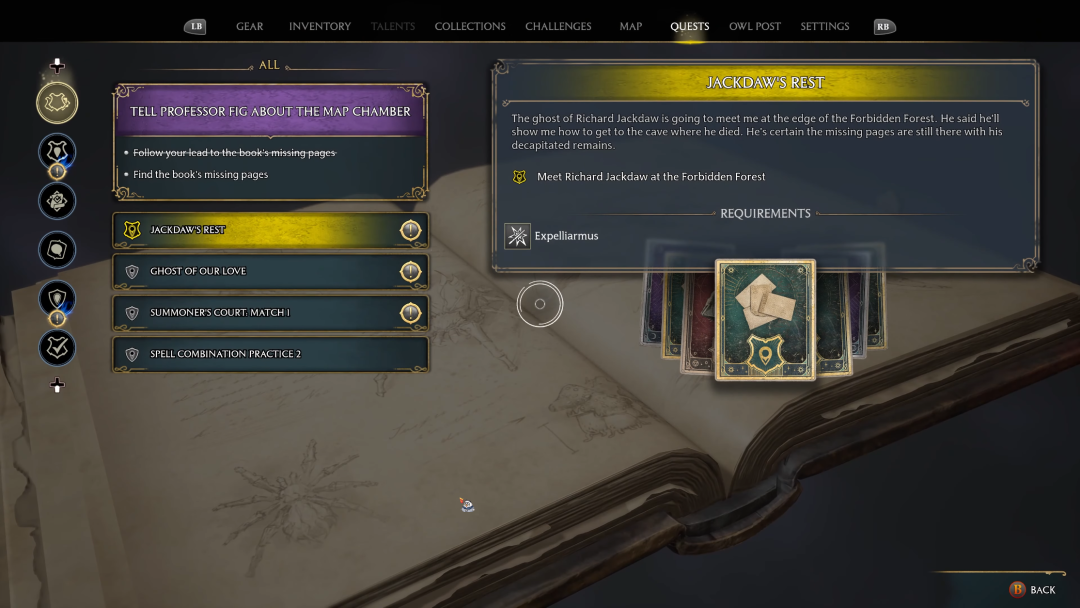This screenshot has height=608, width=1080.
Task: Go to the Challenges tab
Action: coord(558,27)
